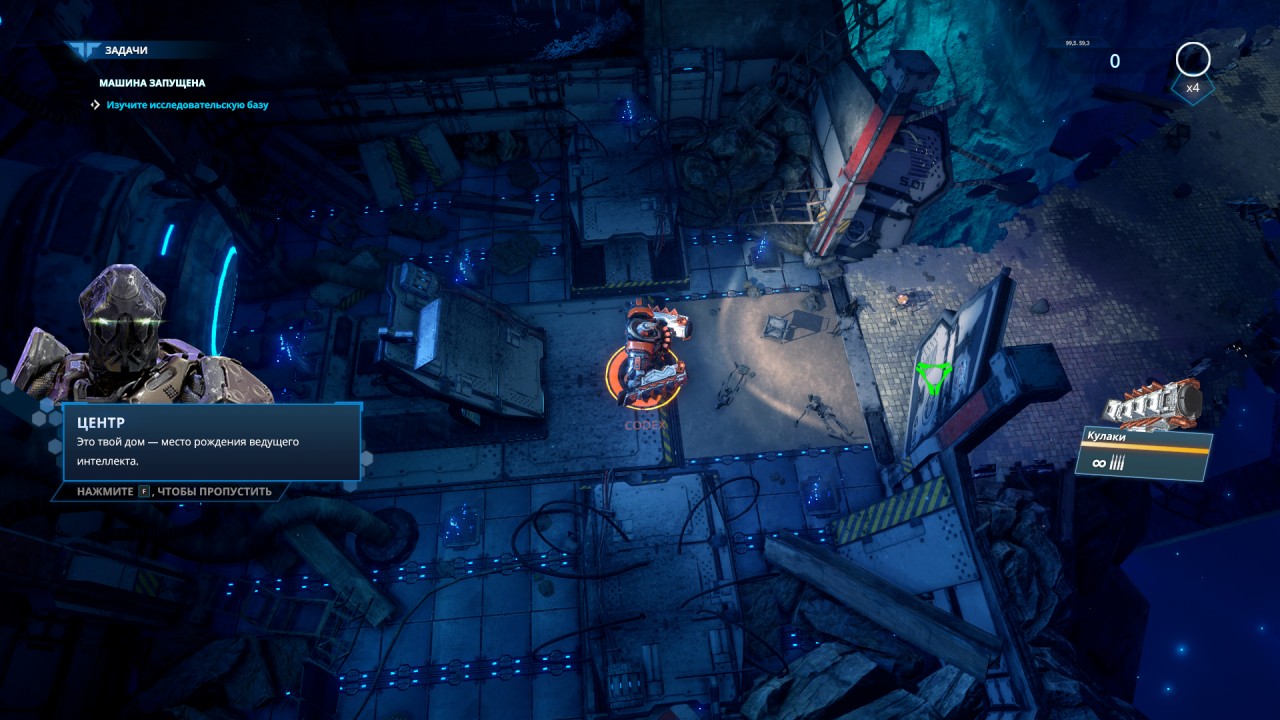The image size is (1280, 720).
Task: Select the objective "Изучите исследовательскую базу"
Action: pyautogui.click(x=187, y=105)
